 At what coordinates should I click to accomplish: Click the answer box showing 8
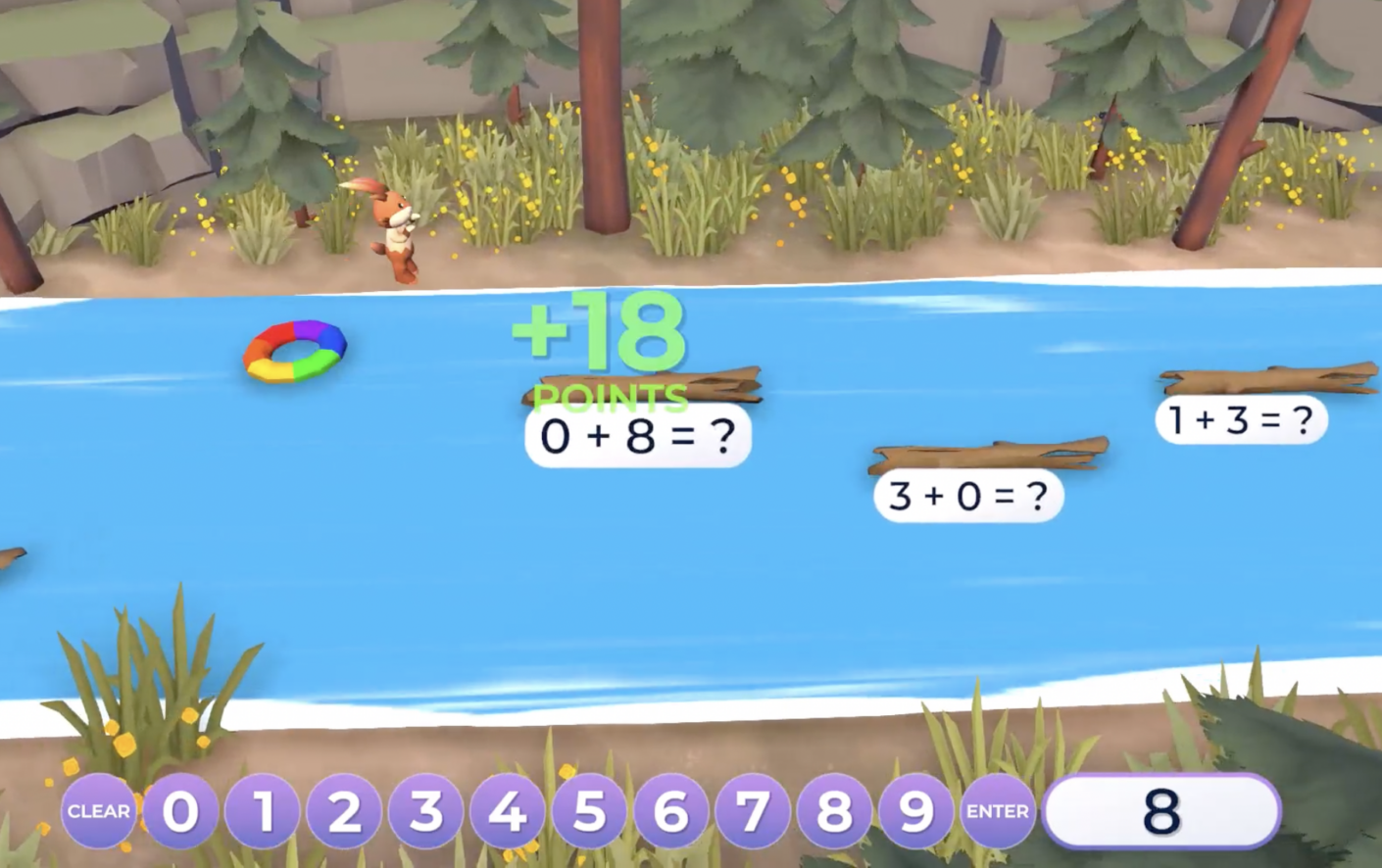point(1160,809)
